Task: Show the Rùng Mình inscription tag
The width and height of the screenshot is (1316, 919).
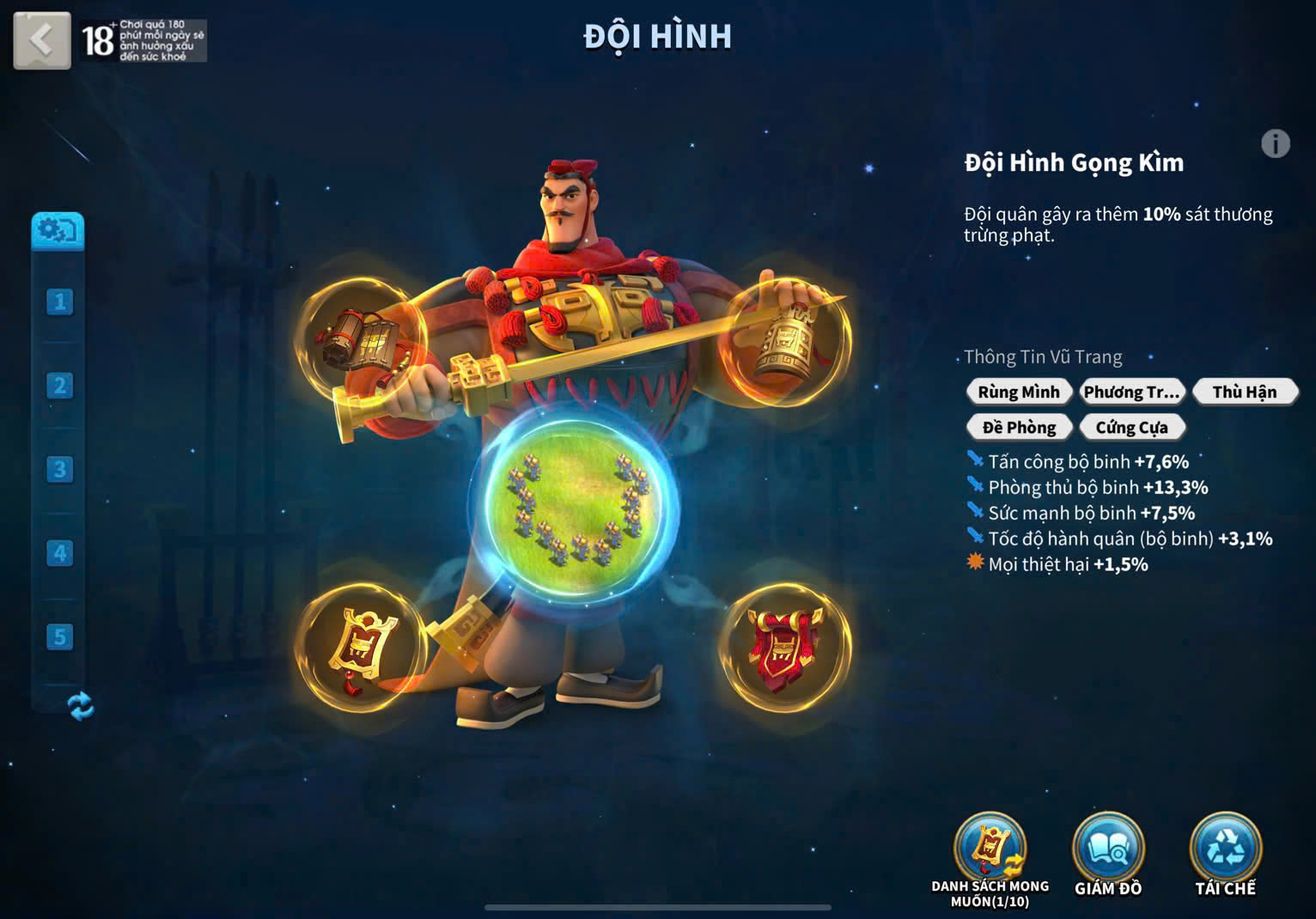Action: [x=1019, y=393]
